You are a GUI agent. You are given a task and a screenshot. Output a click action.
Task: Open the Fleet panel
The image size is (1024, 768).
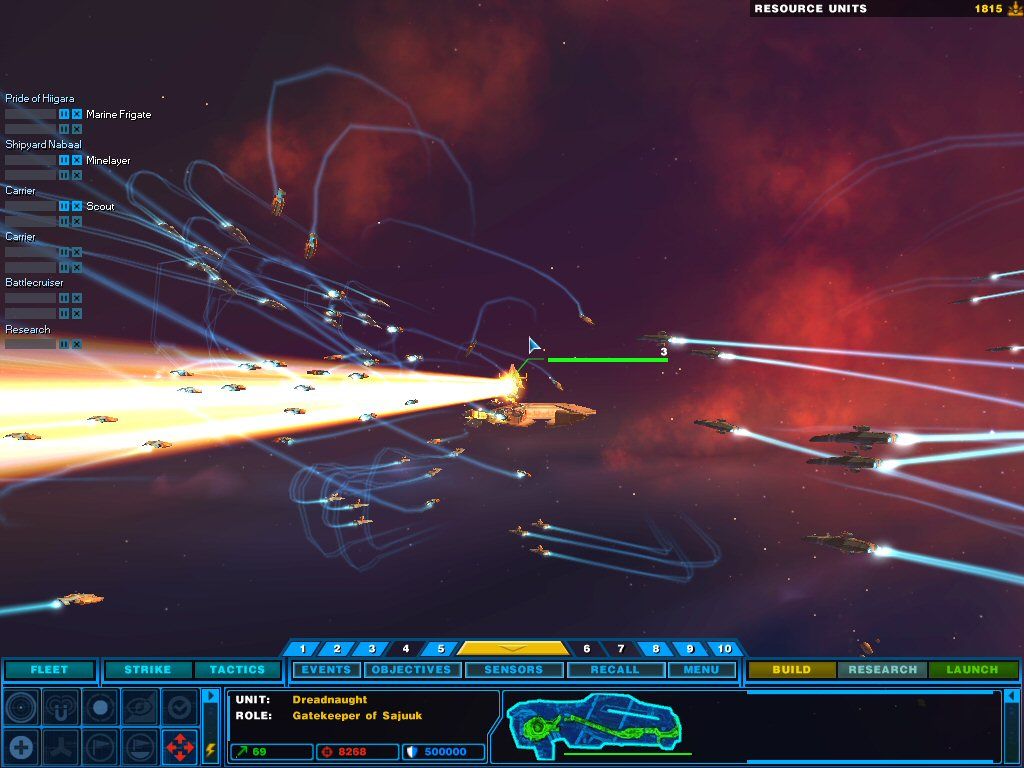(x=49, y=670)
